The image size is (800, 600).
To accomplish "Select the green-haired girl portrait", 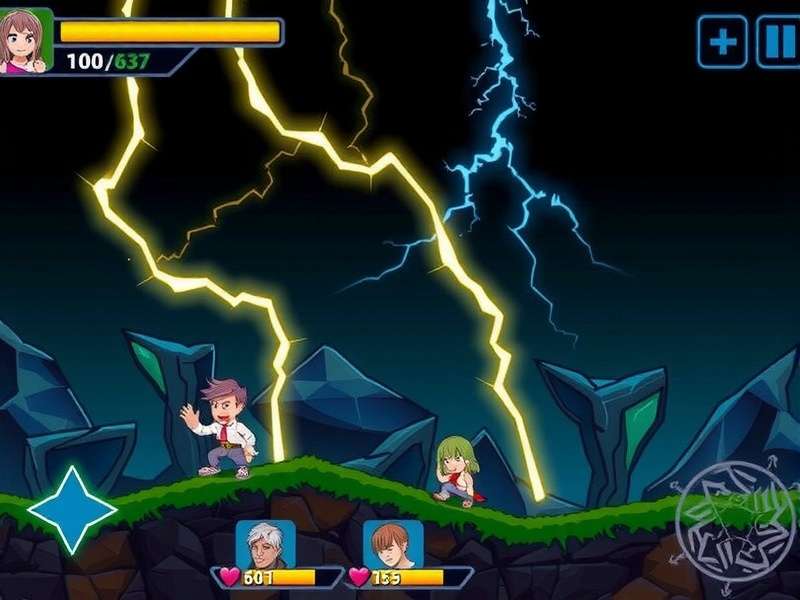I will [x=25, y=40].
